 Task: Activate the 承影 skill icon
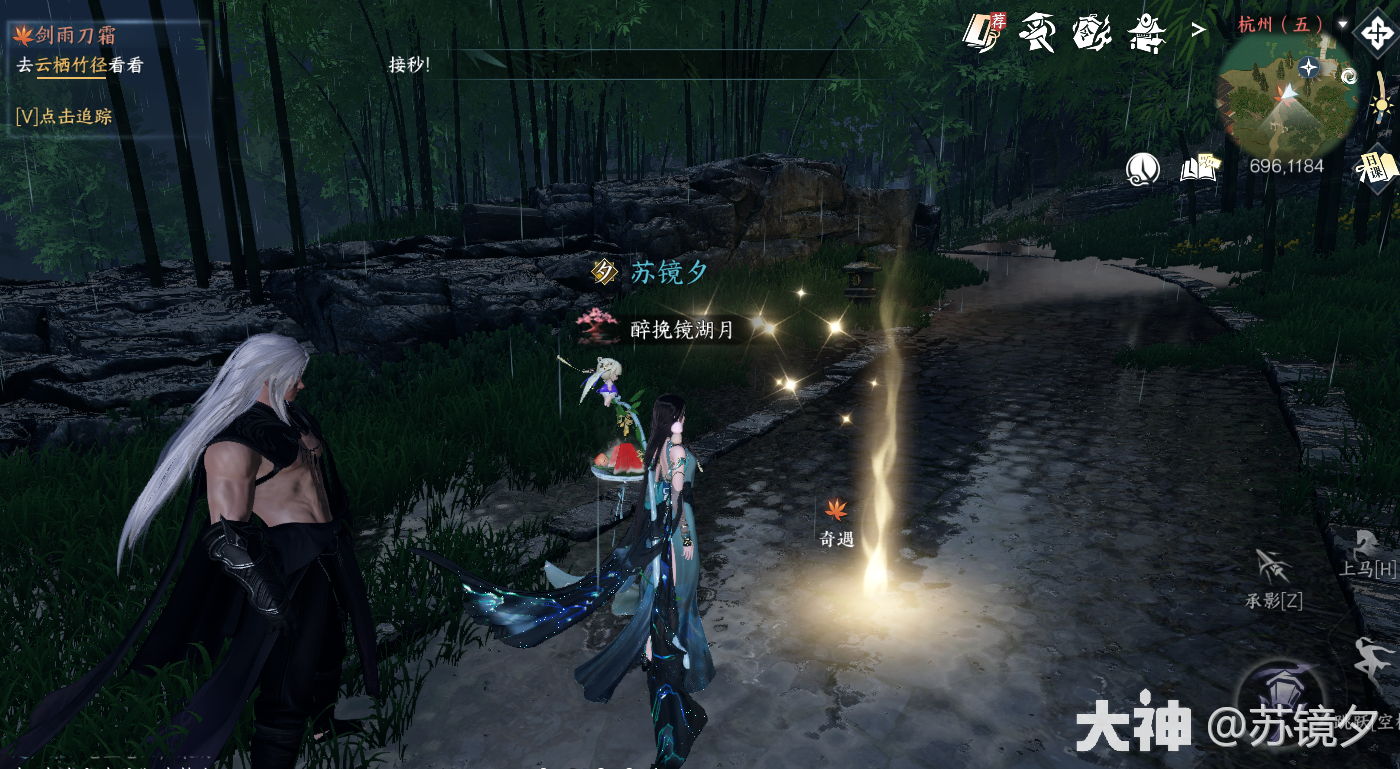[1273, 570]
